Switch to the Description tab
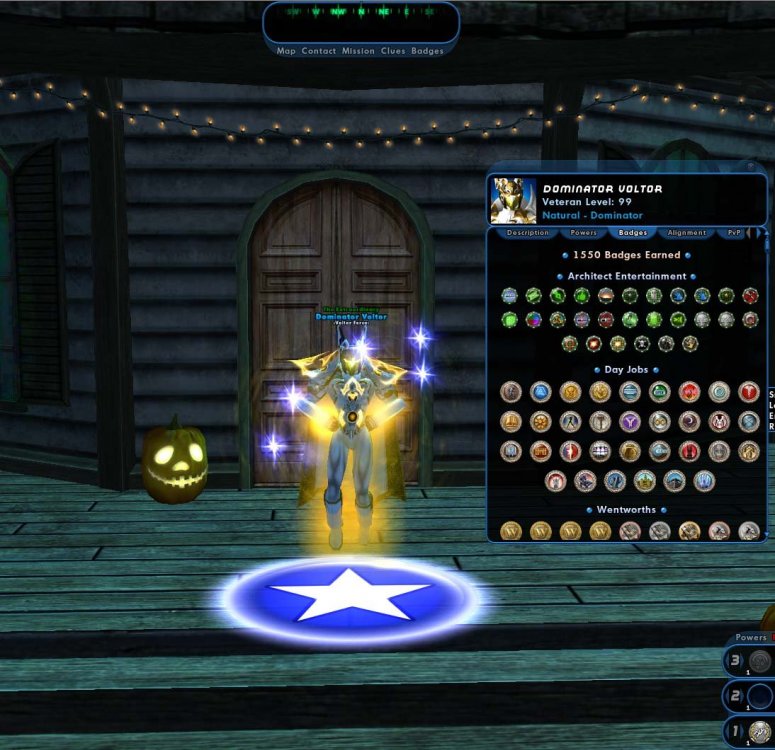Screen dimensions: 775x750 tap(527, 233)
